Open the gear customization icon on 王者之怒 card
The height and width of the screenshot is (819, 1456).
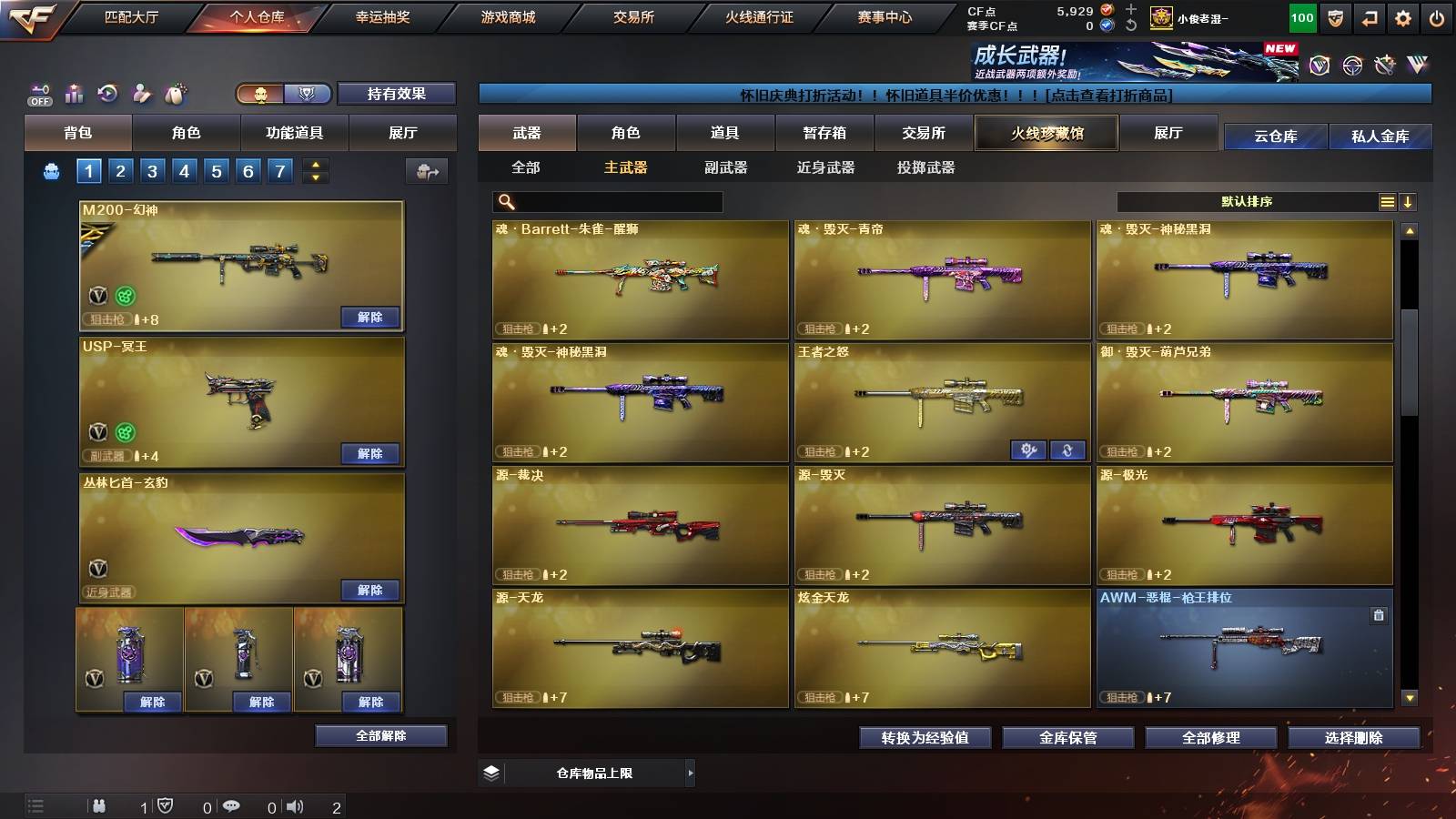click(x=1029, y=450)
